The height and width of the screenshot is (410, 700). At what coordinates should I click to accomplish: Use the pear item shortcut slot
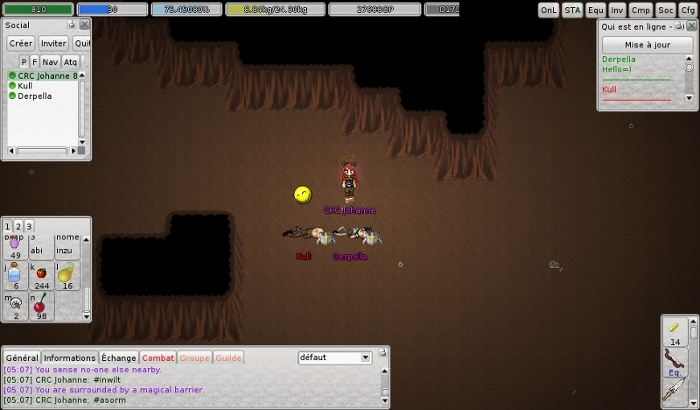click(x=66, y=274)
